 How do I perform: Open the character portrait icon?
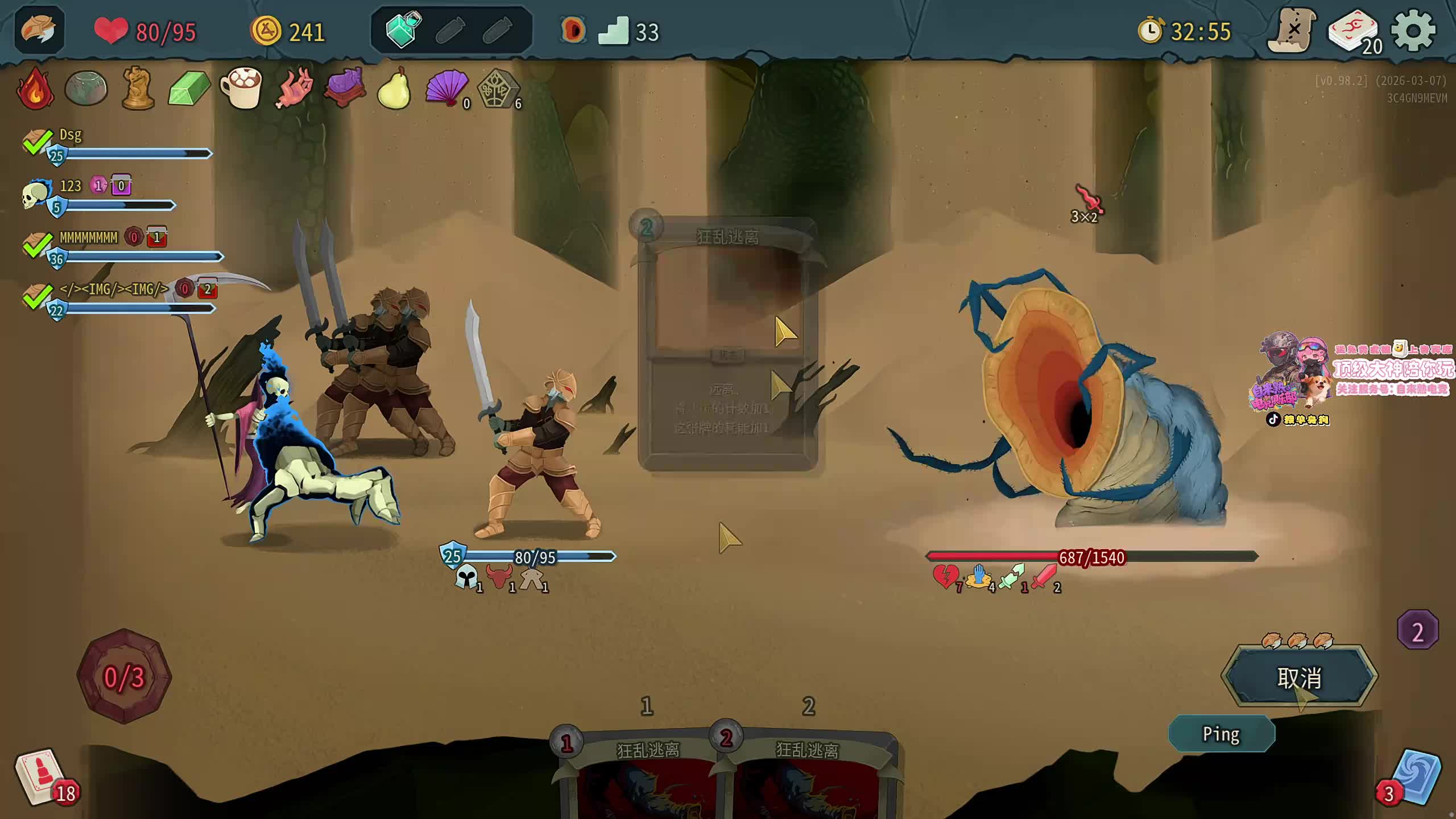click(39, 30)
